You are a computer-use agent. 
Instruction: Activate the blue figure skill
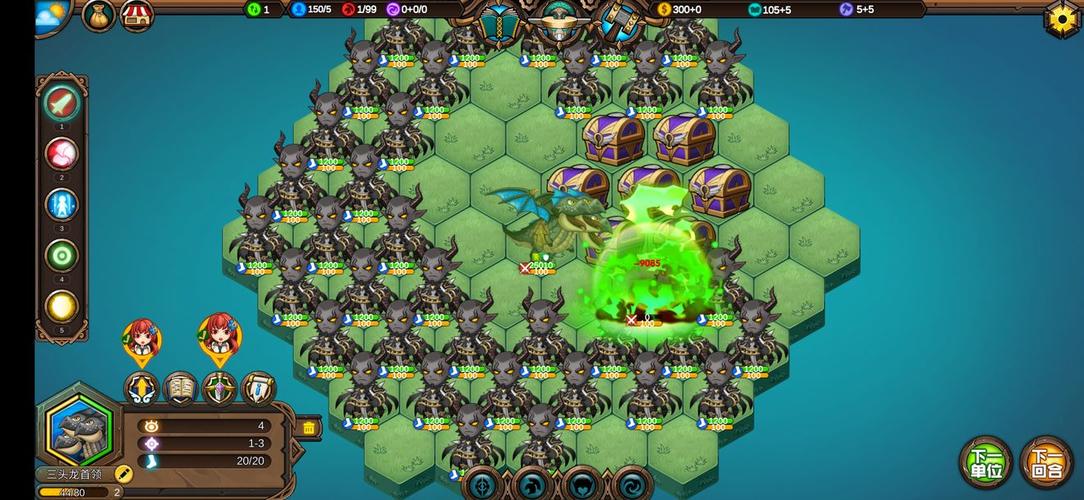pos(62,205)
